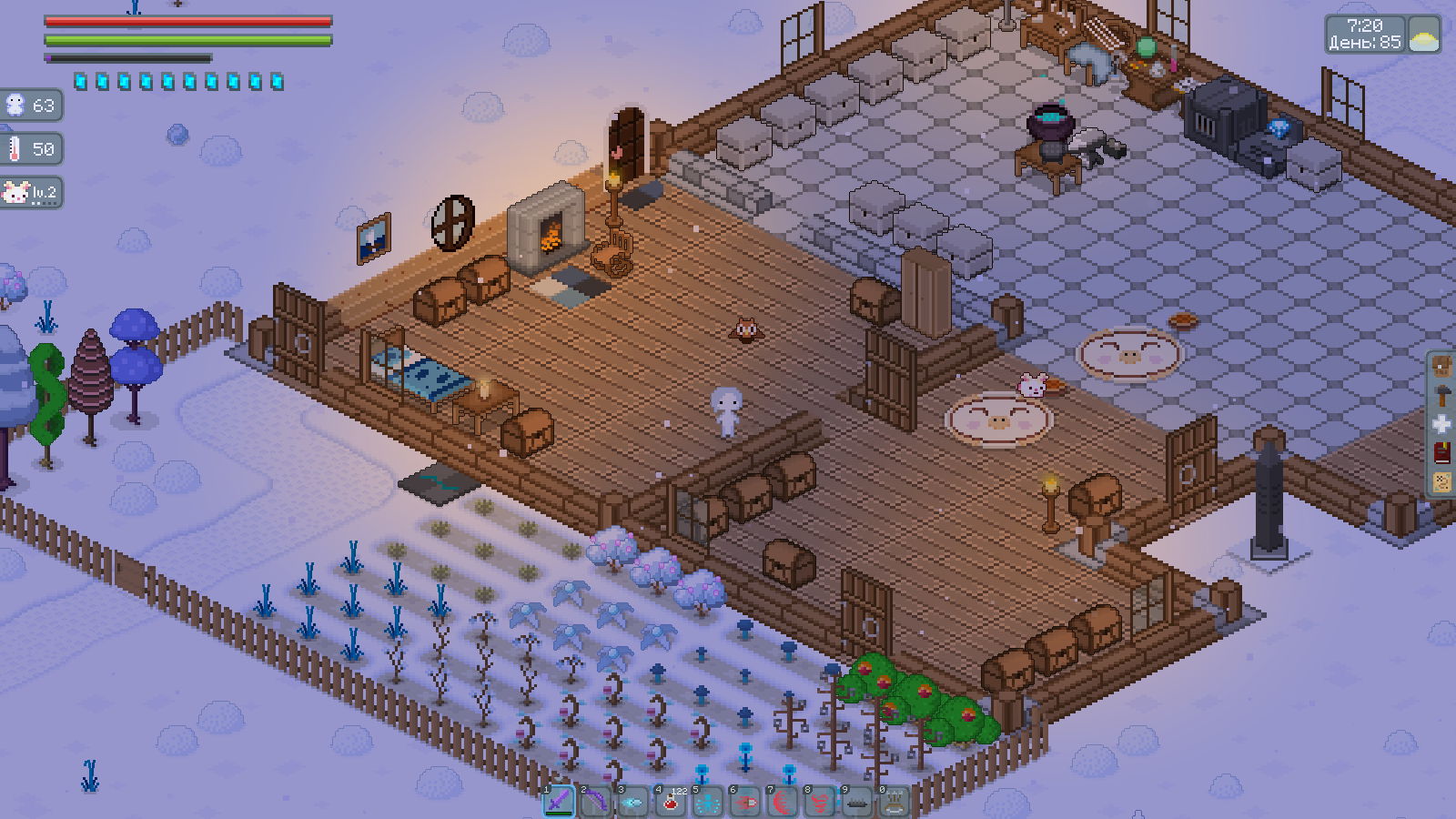
Task: Click the white plus icon in side panel
Action: point(1442,424)
